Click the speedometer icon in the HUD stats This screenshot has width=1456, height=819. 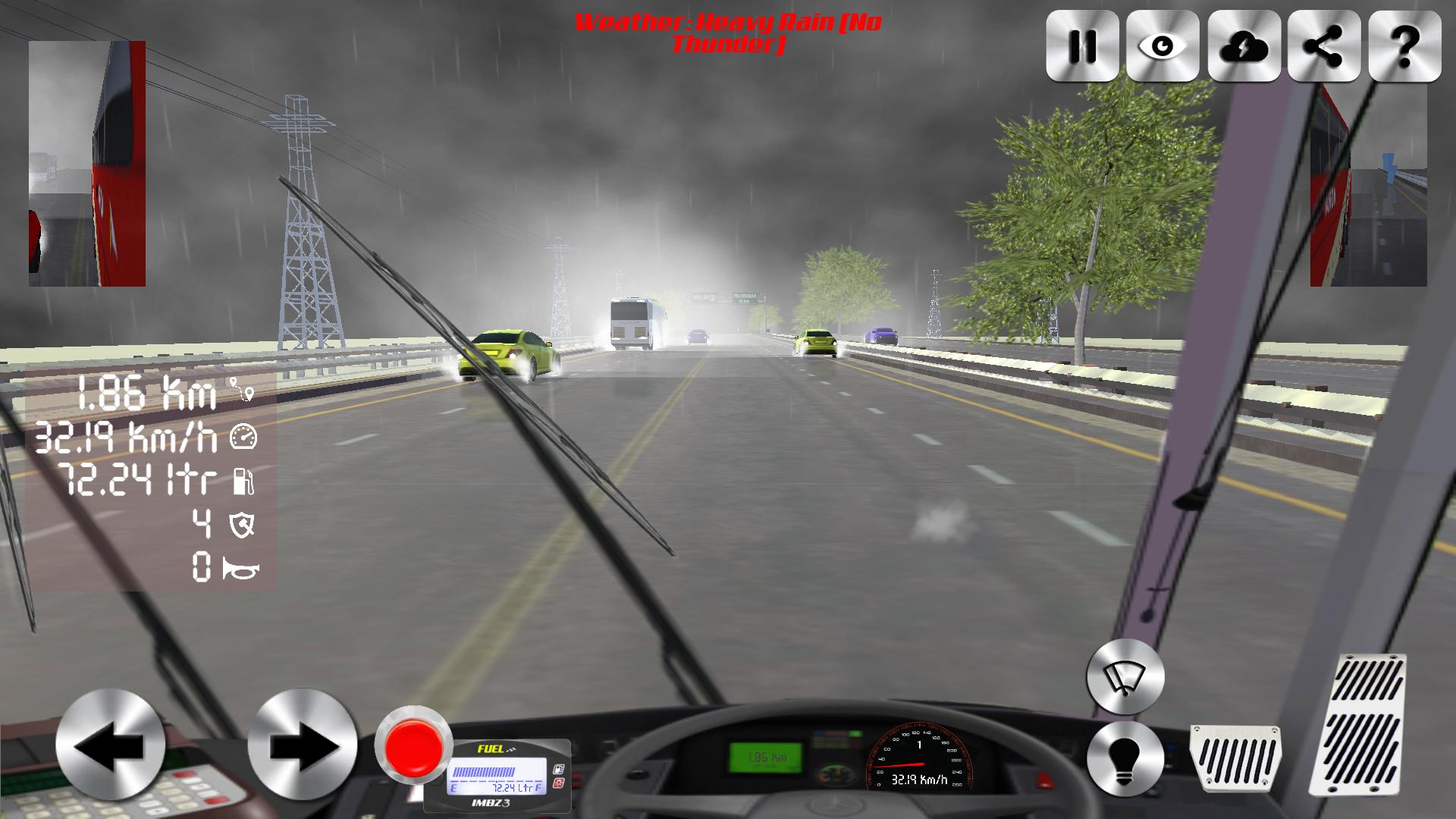(244, 437)
